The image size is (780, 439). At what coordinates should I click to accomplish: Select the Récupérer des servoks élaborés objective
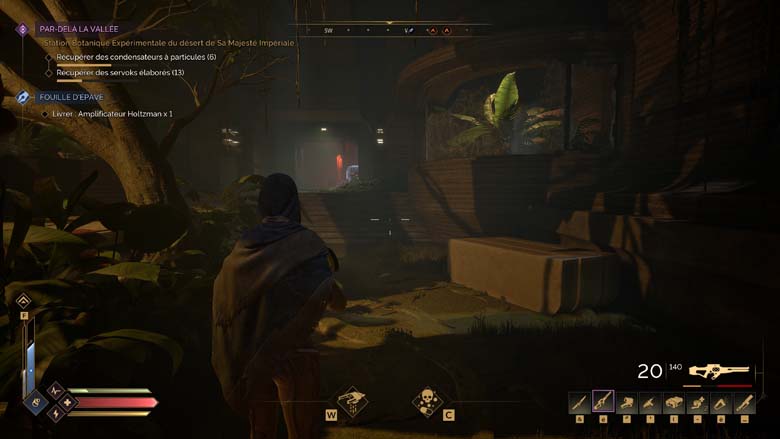pos(120,73)
